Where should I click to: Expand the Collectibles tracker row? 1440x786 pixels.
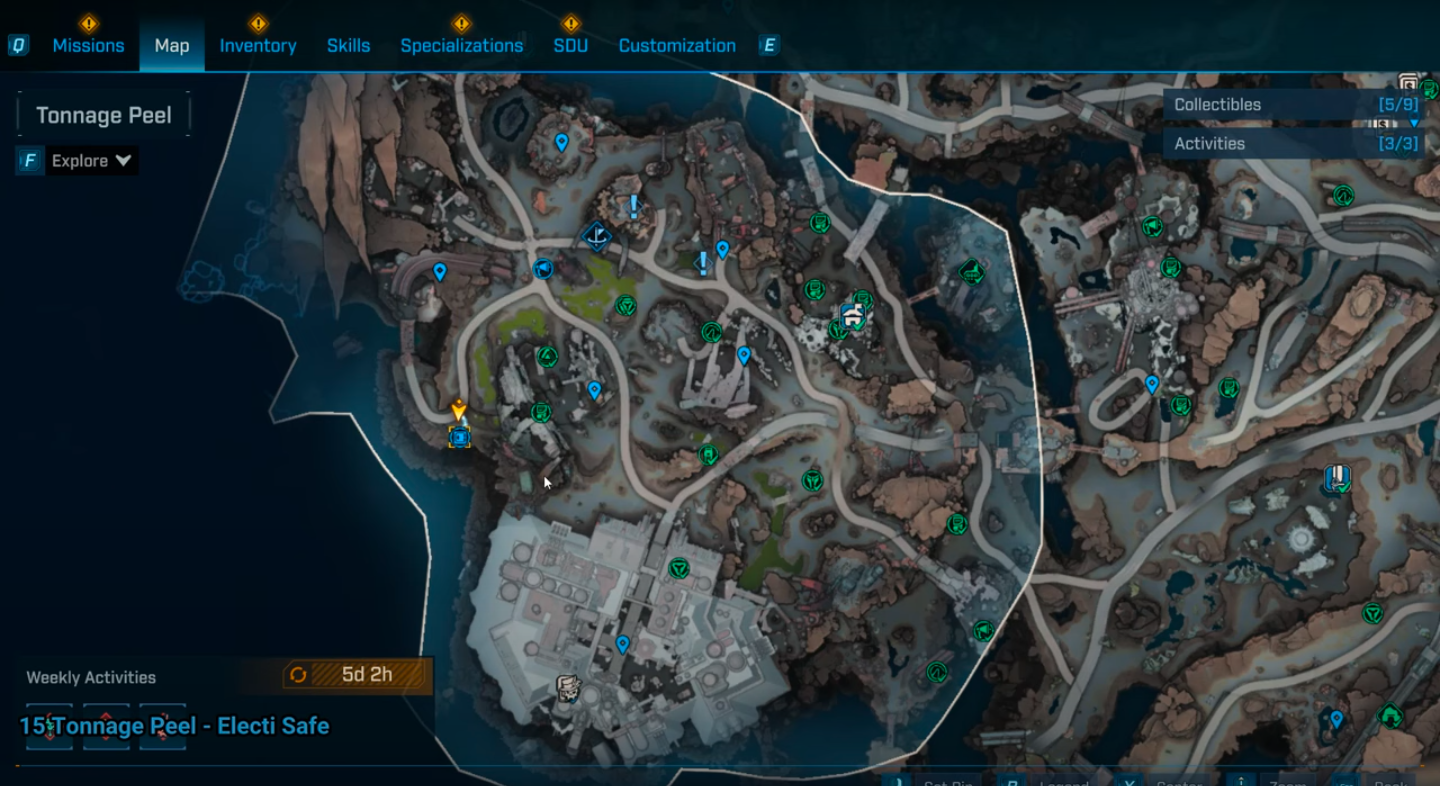click(x=1296, y=105)
